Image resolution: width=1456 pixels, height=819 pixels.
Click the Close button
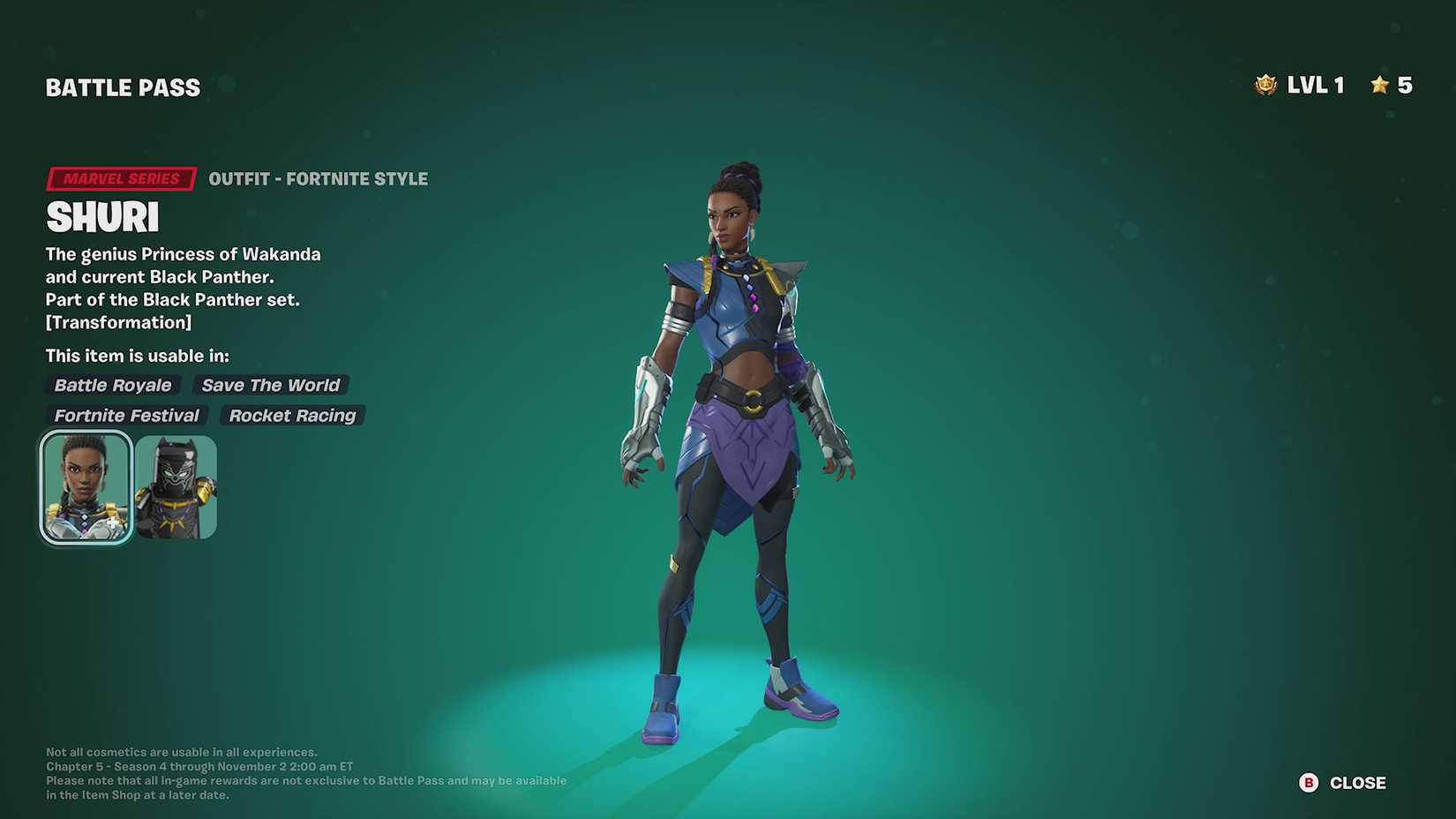pos(1357,782)
